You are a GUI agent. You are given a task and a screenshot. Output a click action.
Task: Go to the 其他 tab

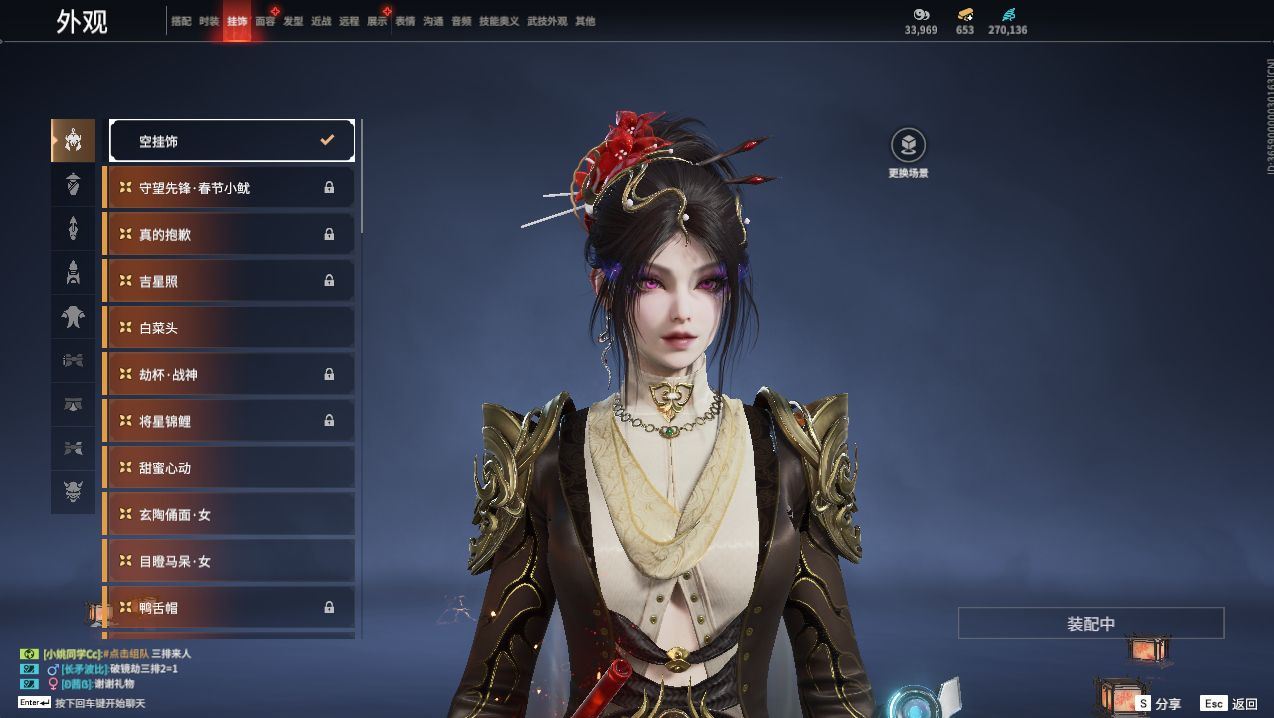click(585, 21)
